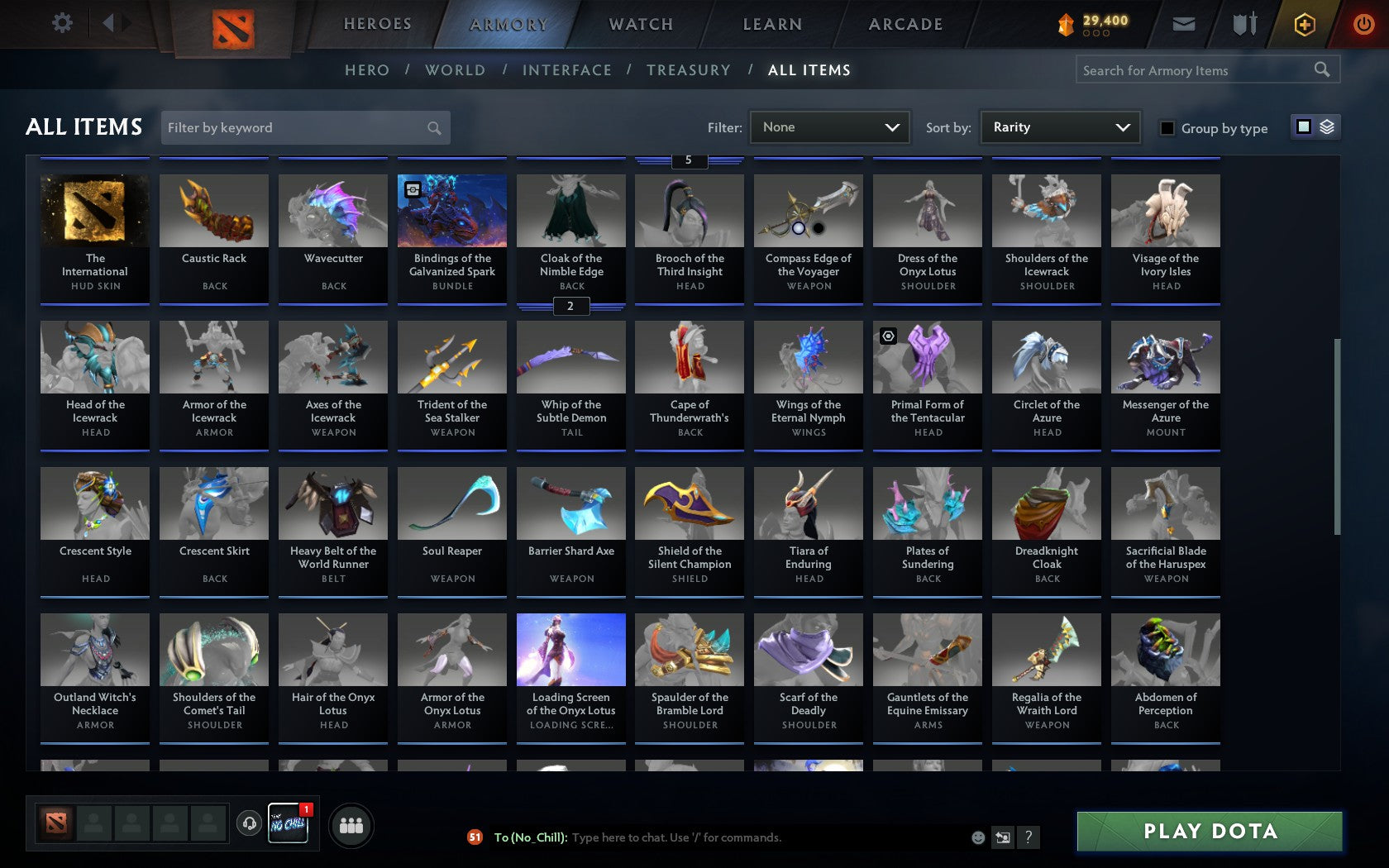Click the headphones voice chat icon
The width and height of the screenshot is (1389, 868).
(x=250, y=823)
